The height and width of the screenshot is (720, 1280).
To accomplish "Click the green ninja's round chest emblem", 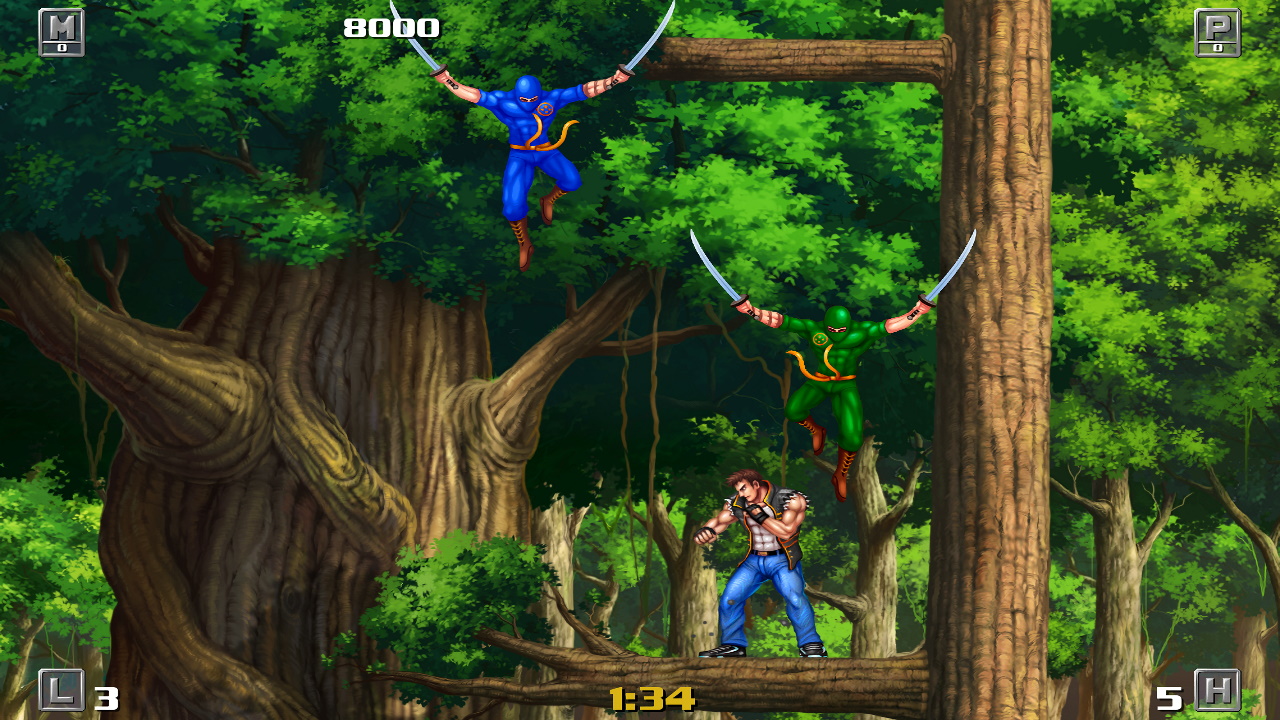I will [822, 340].
